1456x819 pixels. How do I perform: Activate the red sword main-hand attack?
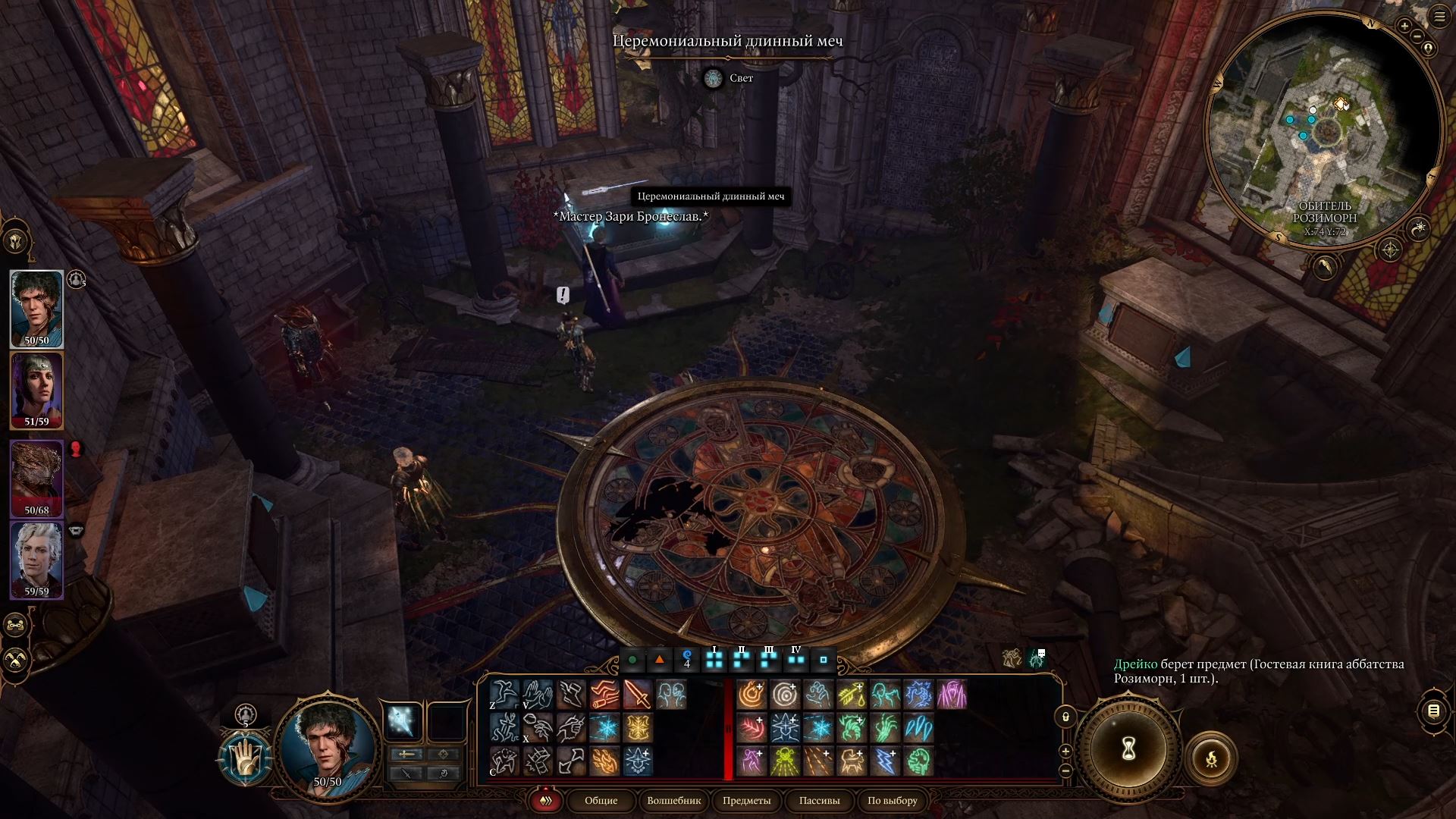[x=637, y=695]
